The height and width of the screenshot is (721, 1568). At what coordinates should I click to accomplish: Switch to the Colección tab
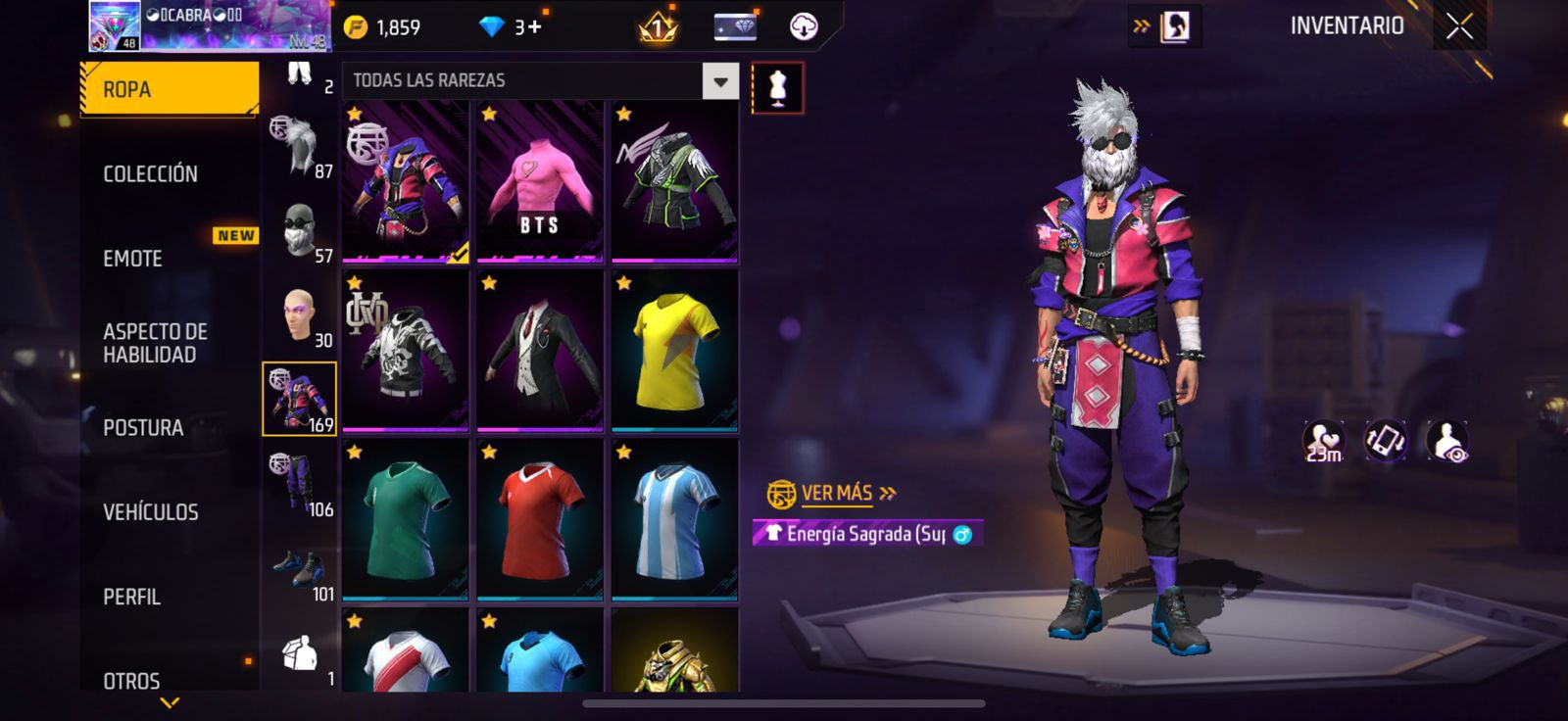151,174
